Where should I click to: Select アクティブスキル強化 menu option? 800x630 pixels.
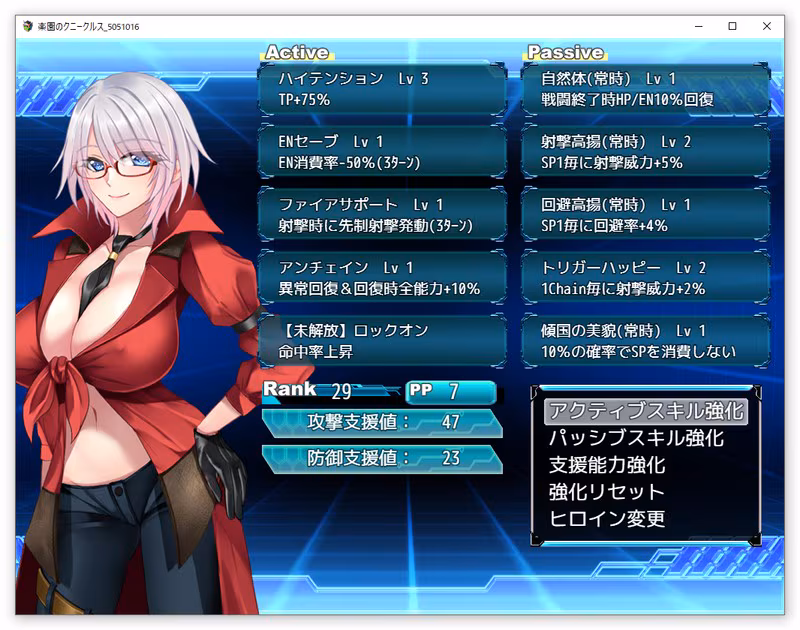point(646,411)
